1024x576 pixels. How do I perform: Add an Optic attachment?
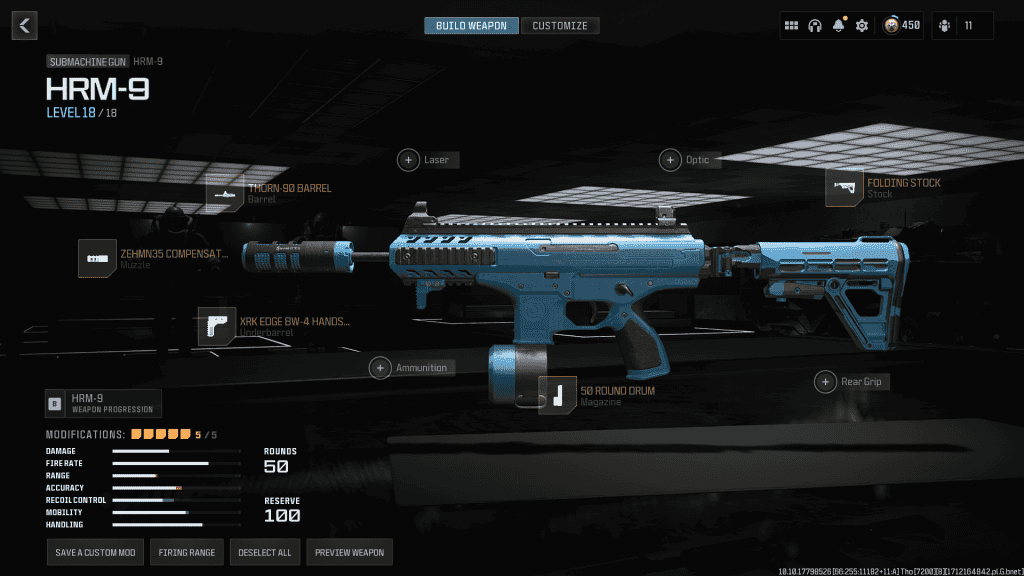670,159
